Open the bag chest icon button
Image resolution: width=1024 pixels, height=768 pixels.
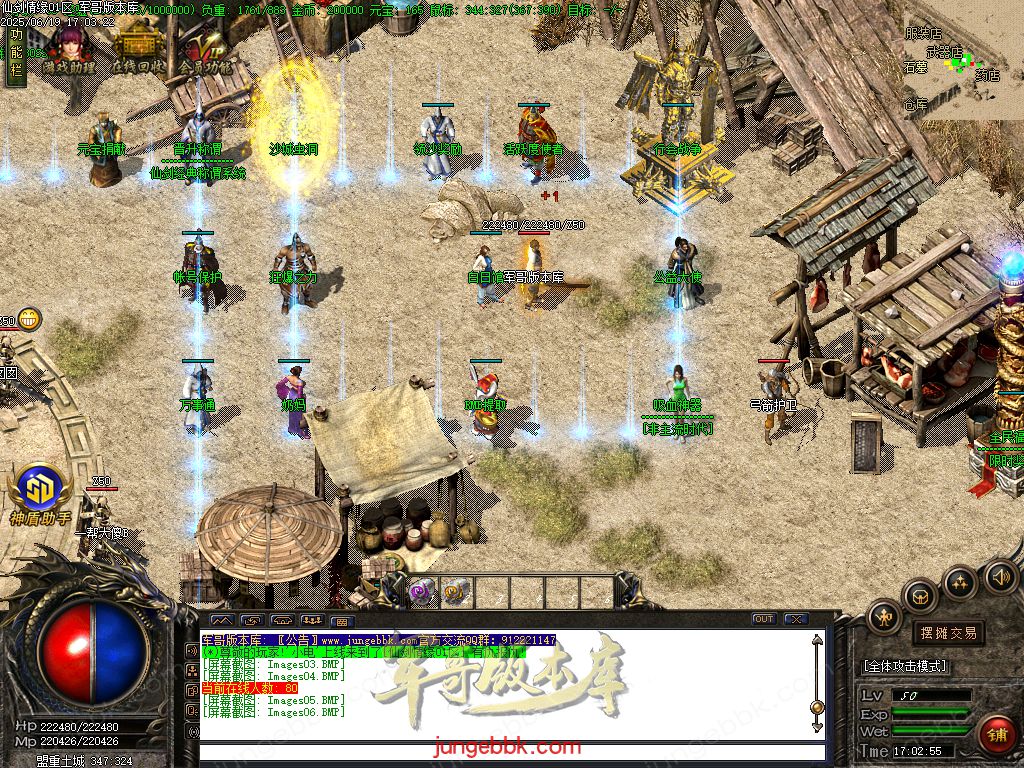point(919,596)
